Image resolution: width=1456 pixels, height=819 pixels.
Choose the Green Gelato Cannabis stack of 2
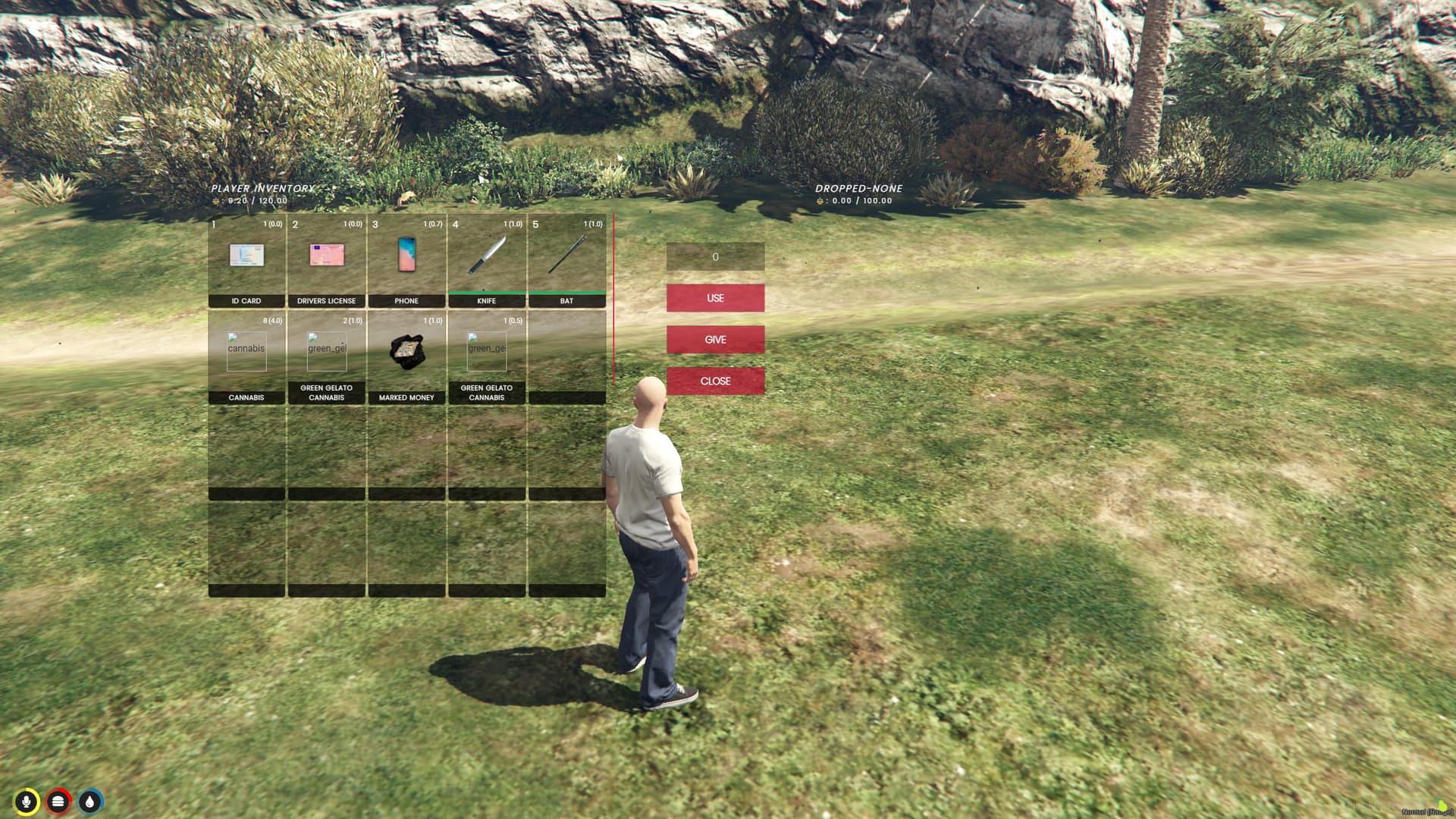click(326, 356)
